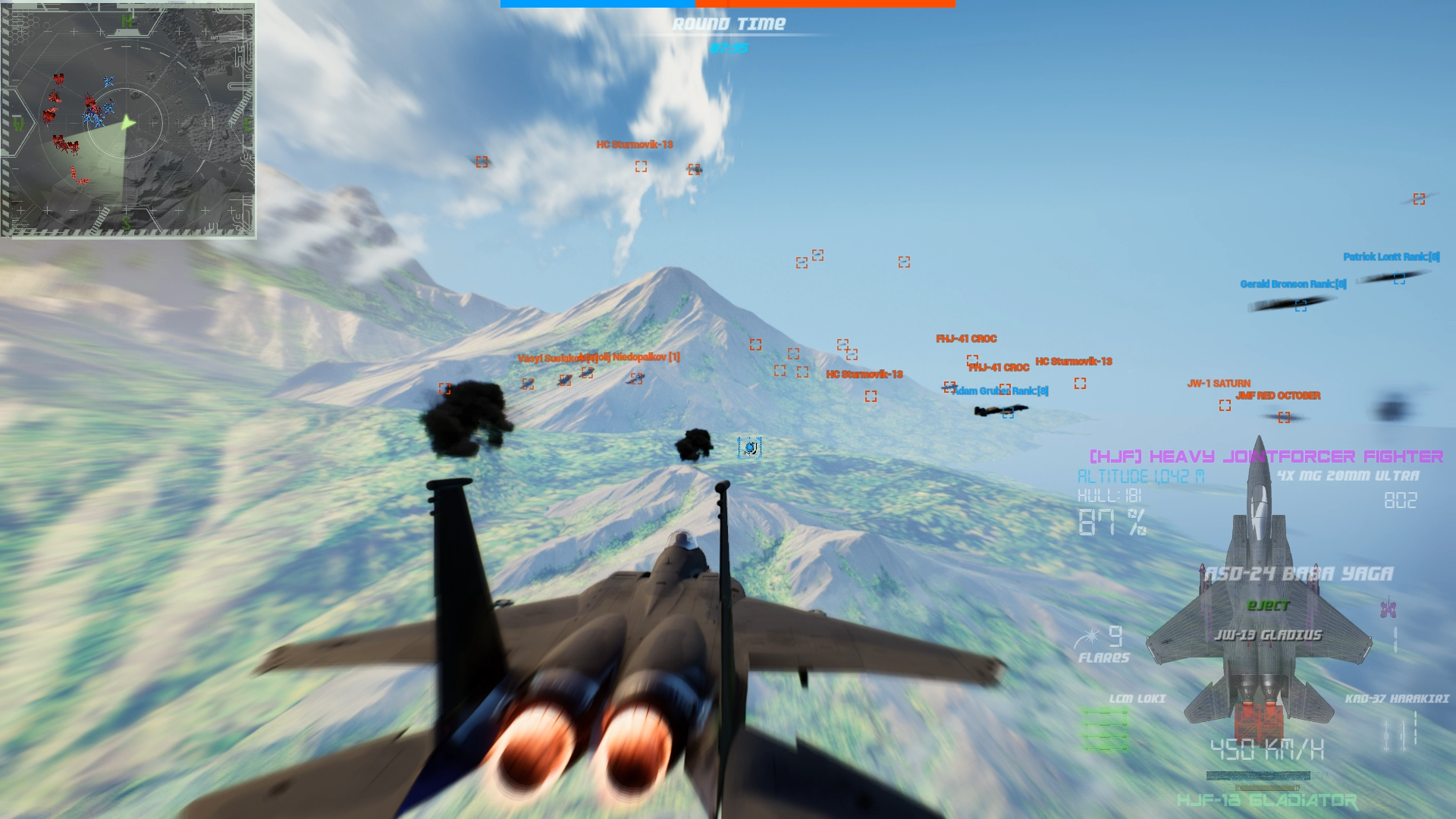Select the JW-13 Gladius weapon
This screenshot has height=819, width=1456.
[x=1268, y=635]
